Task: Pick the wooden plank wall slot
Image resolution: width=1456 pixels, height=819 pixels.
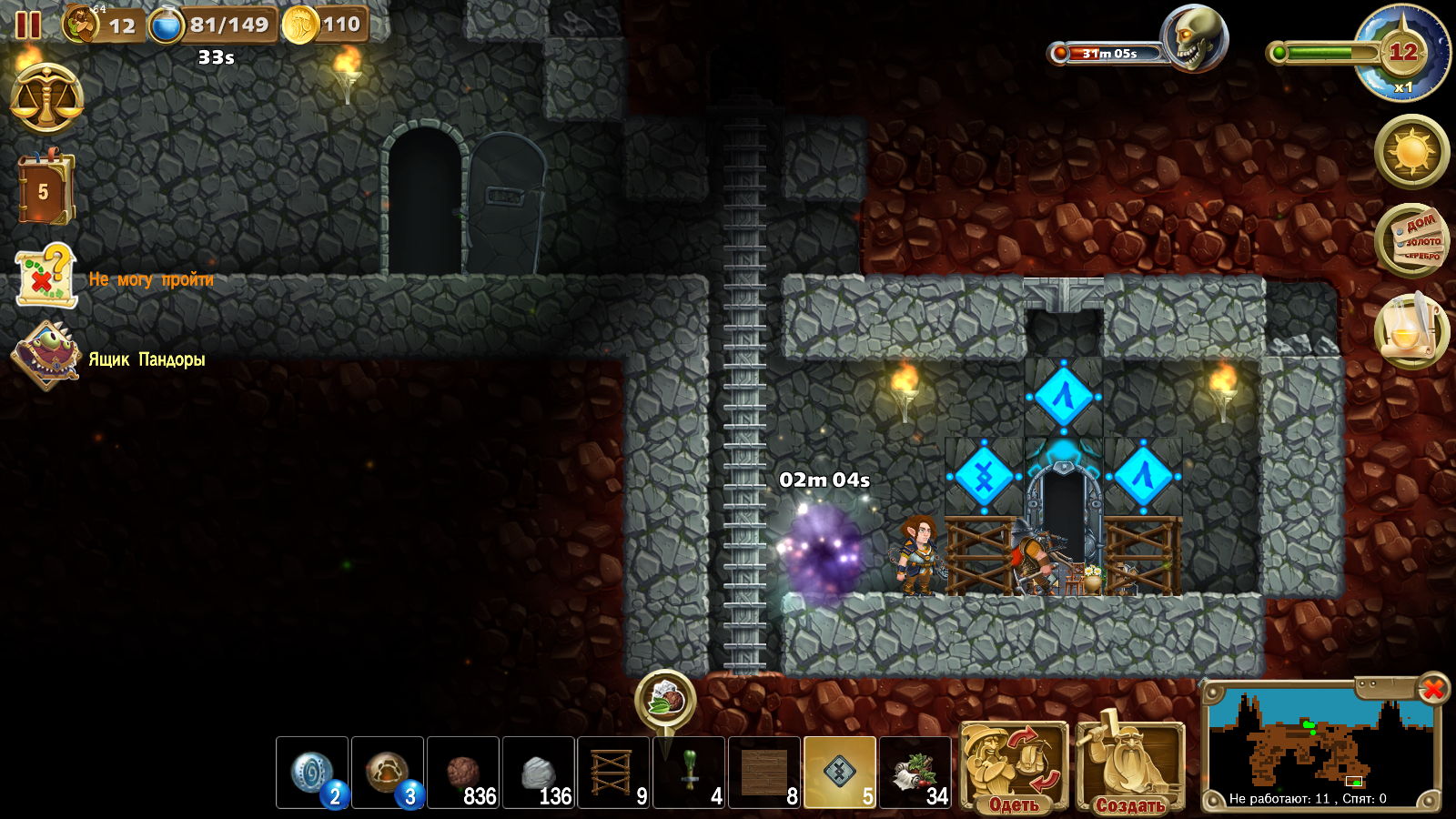Action: point(765,773)
